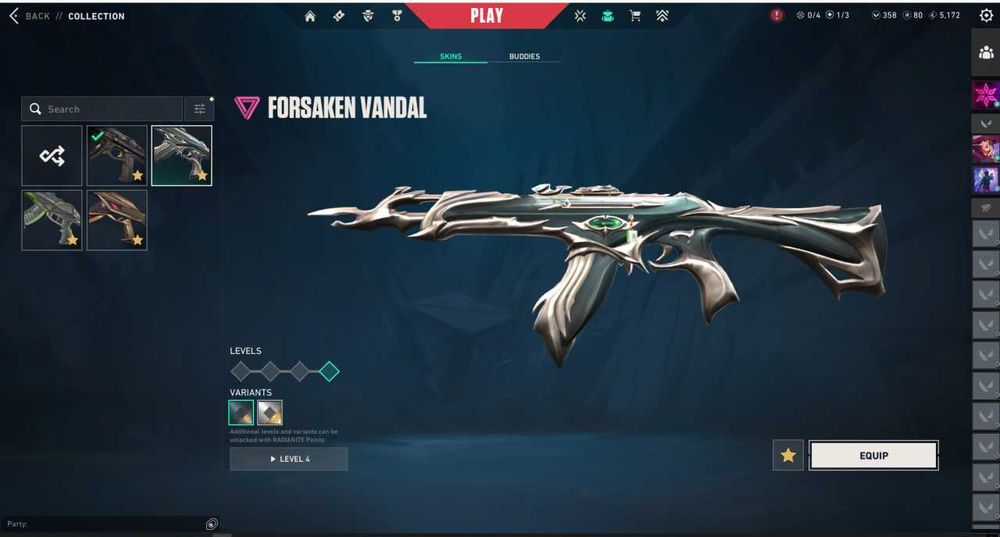Select the Skins tab
The width and height of the screenshot is (1000, 537).
pyautogui.click(x=451, y=57)
